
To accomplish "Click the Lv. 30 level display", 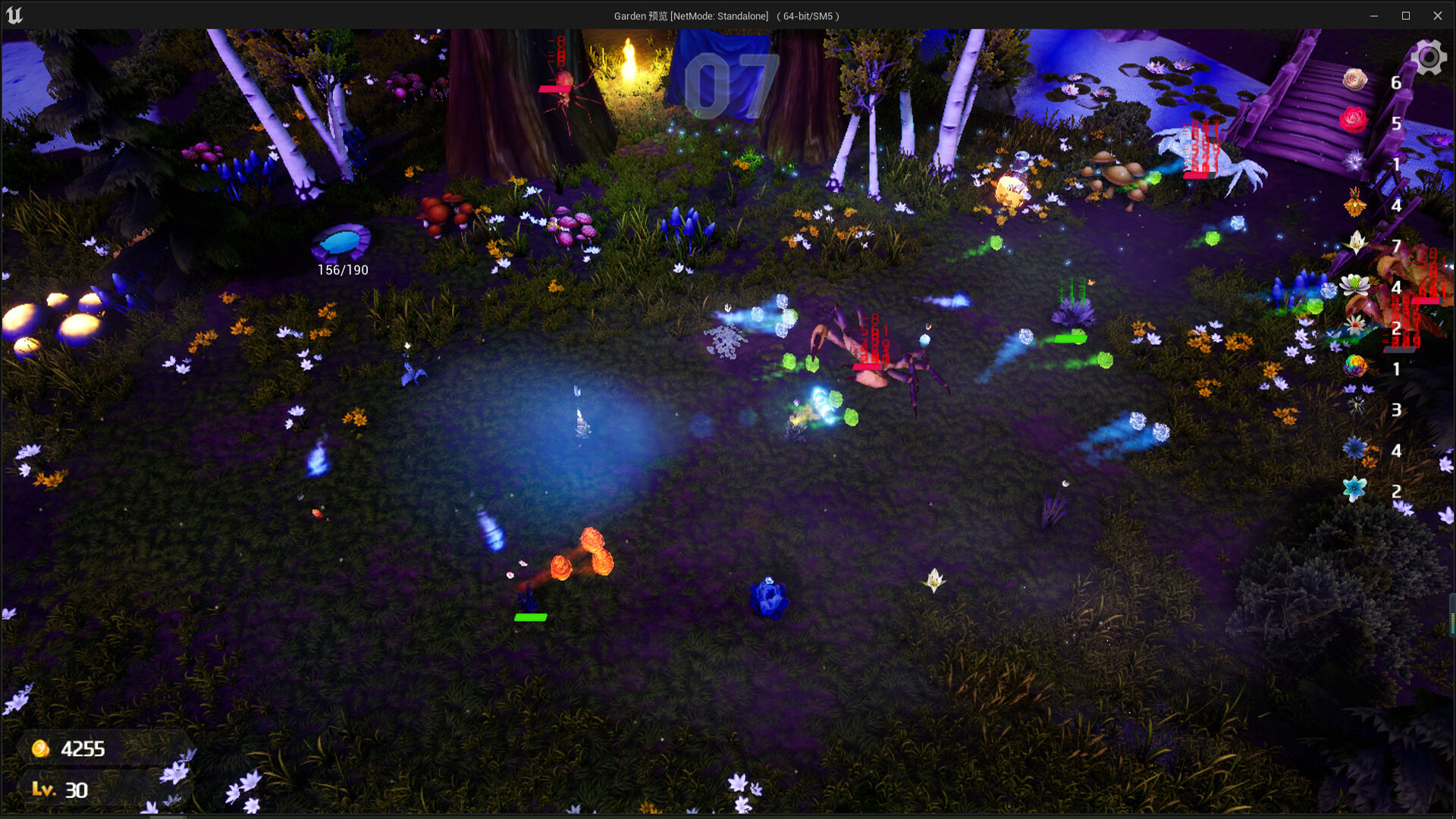I will (61, 790).
